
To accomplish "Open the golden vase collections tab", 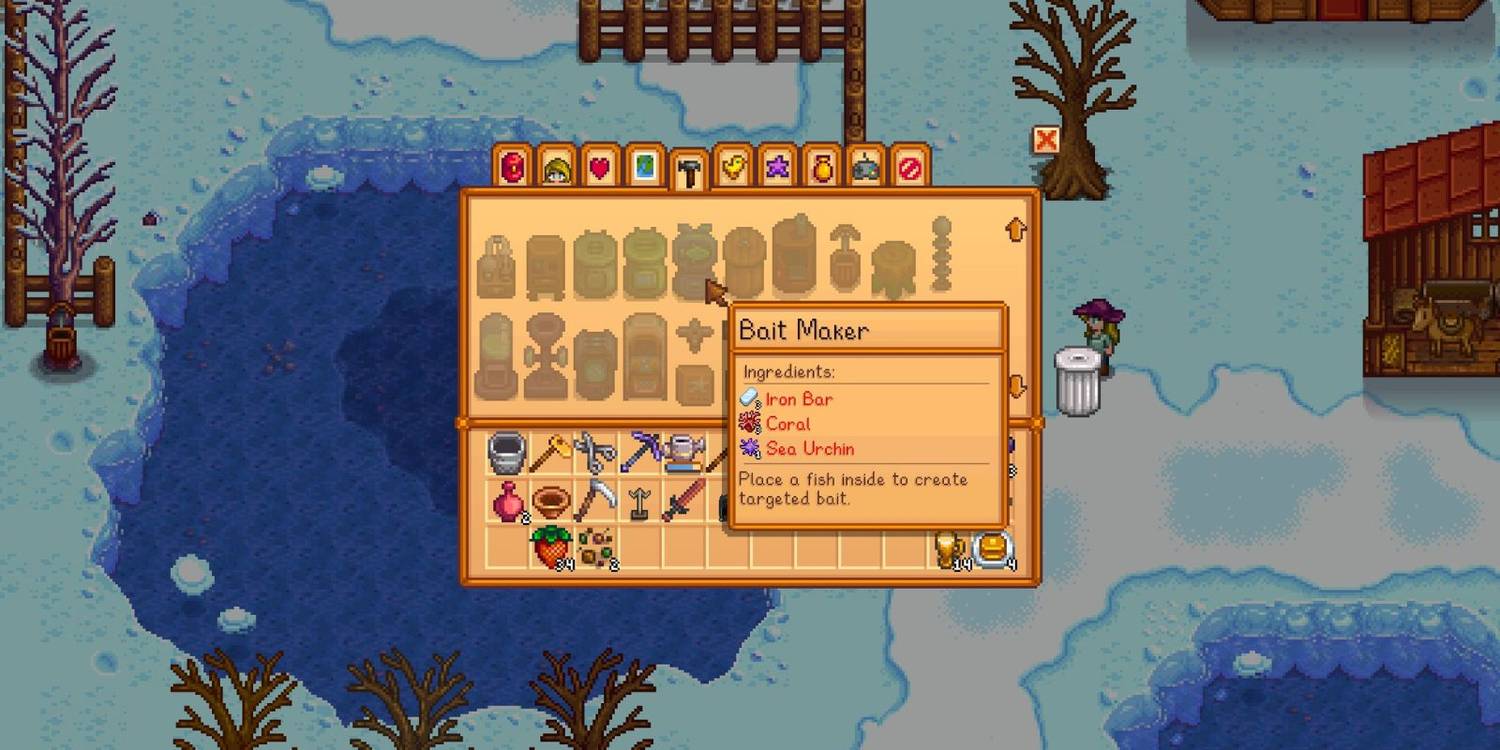I will pos(821,168).
